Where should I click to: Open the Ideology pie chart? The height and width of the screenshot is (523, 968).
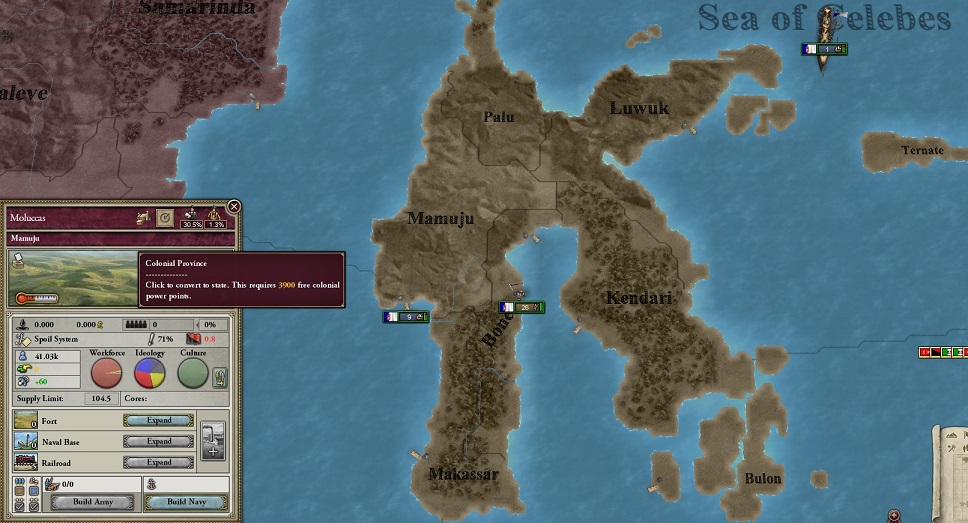[150, 373]
